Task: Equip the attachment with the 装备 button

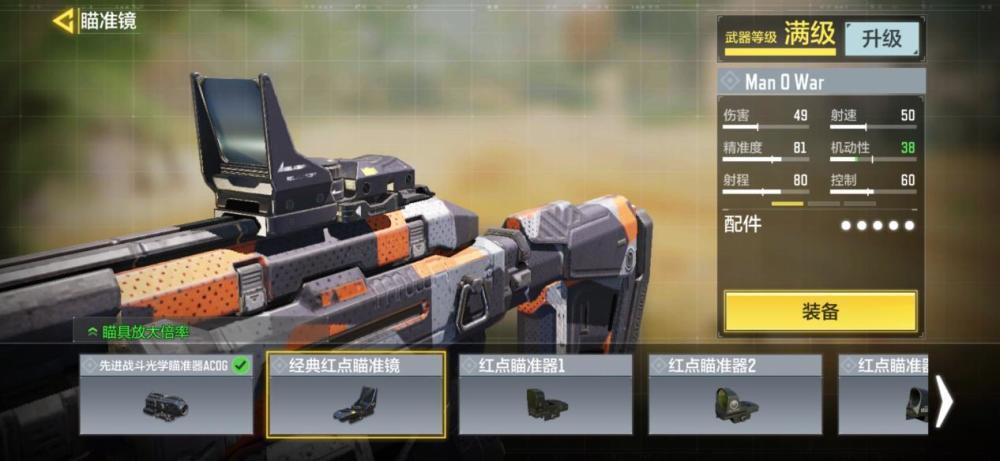Action: coord(820,311)
